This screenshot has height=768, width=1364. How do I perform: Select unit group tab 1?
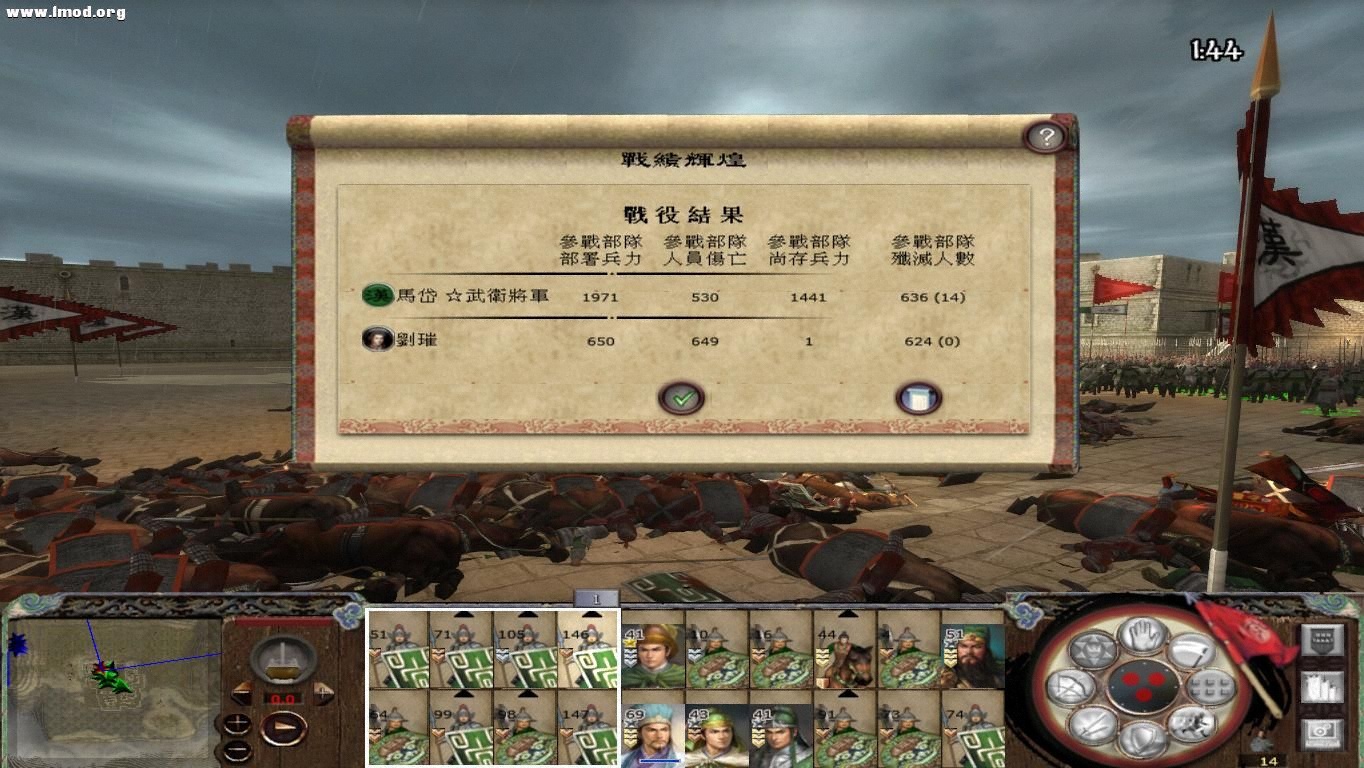click(596, 598)
